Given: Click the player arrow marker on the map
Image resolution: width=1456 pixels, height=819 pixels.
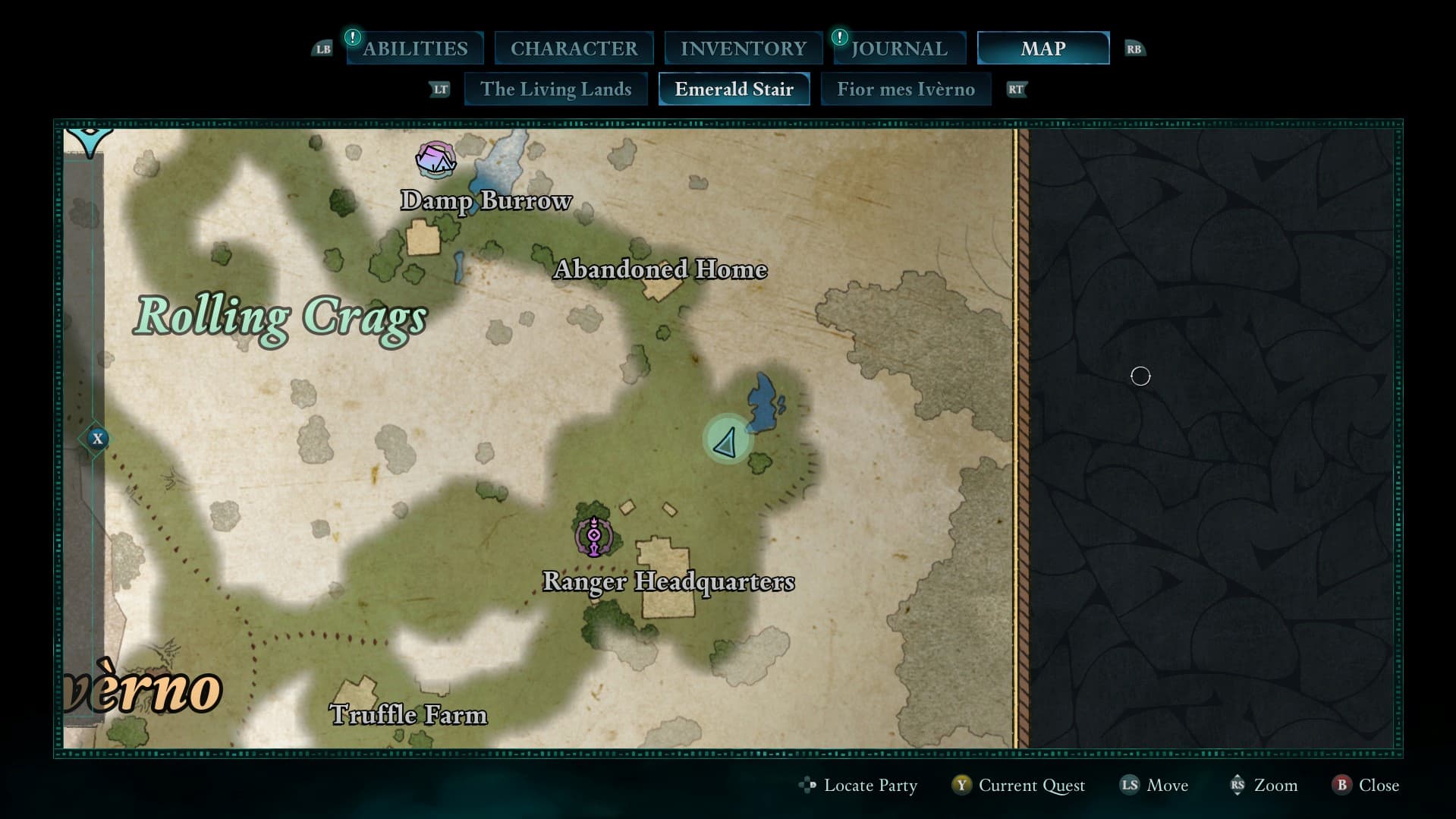Looking at the screenshot, I should (x=727, y=440).
